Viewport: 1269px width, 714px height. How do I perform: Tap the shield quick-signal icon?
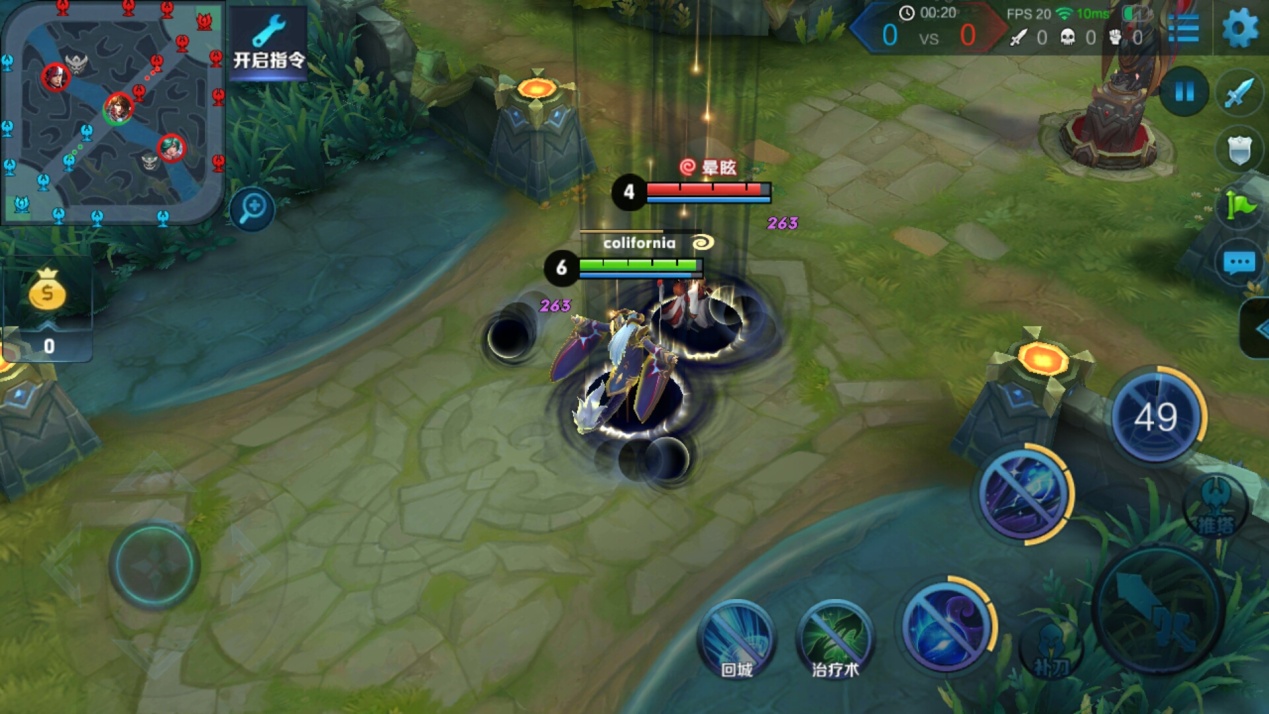1240,150
